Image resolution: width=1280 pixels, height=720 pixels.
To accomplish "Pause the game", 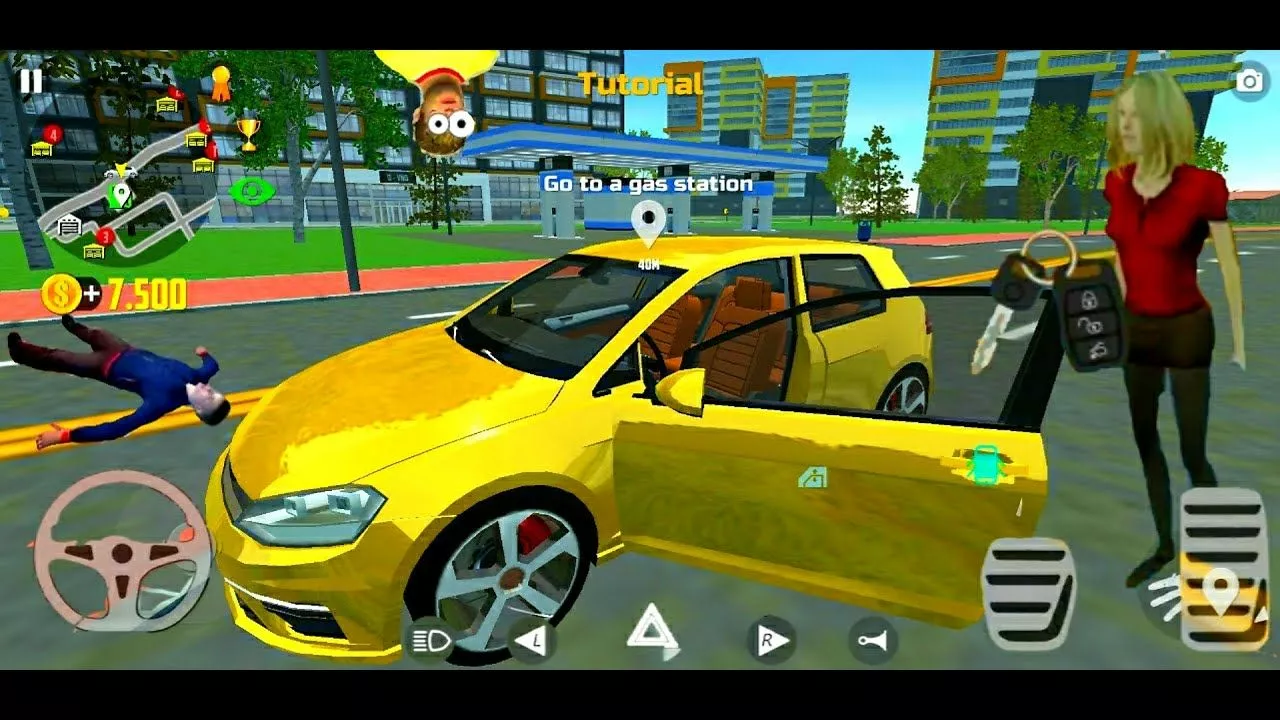I will click(31, 81).
